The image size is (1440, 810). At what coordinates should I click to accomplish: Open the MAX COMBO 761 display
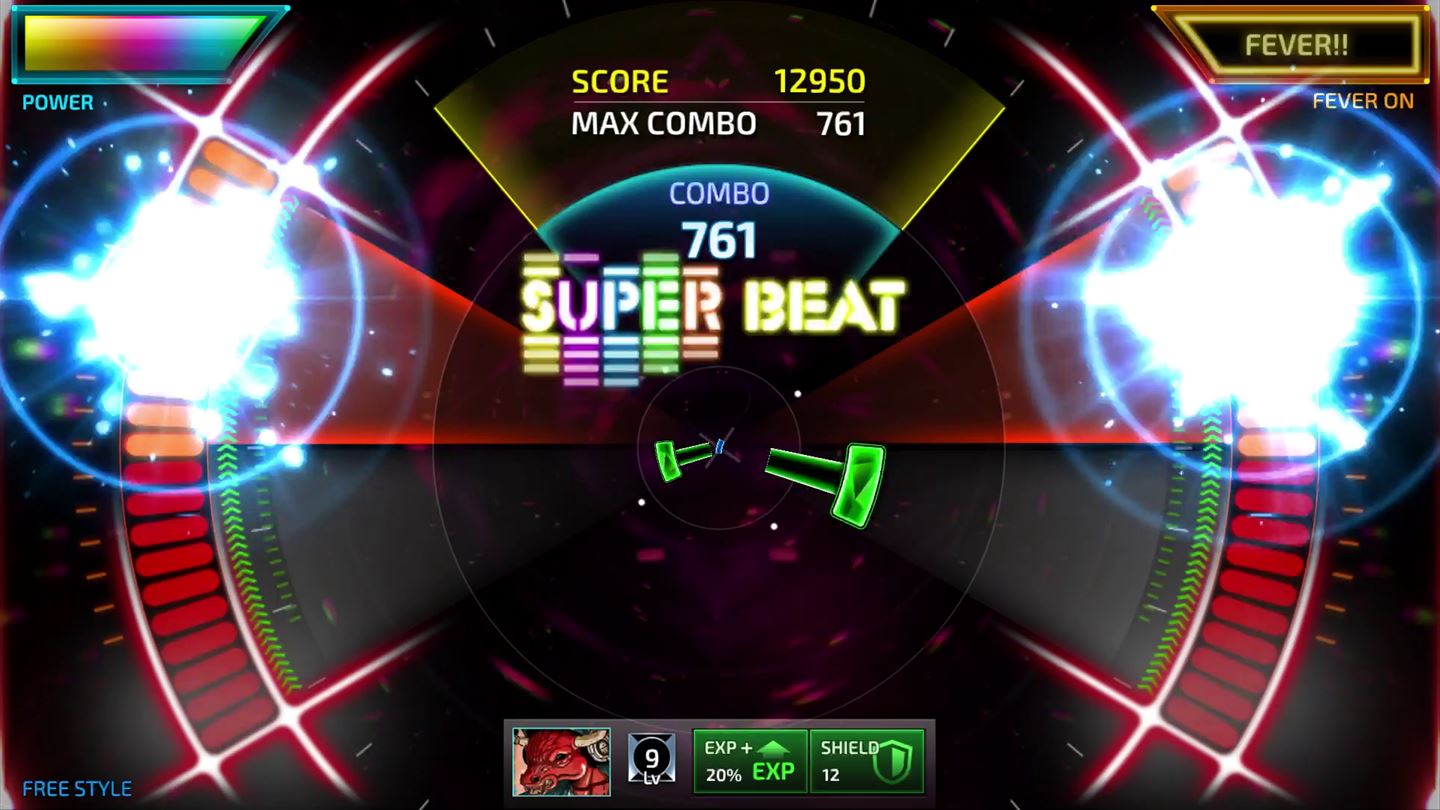click(x=717, y=124)
